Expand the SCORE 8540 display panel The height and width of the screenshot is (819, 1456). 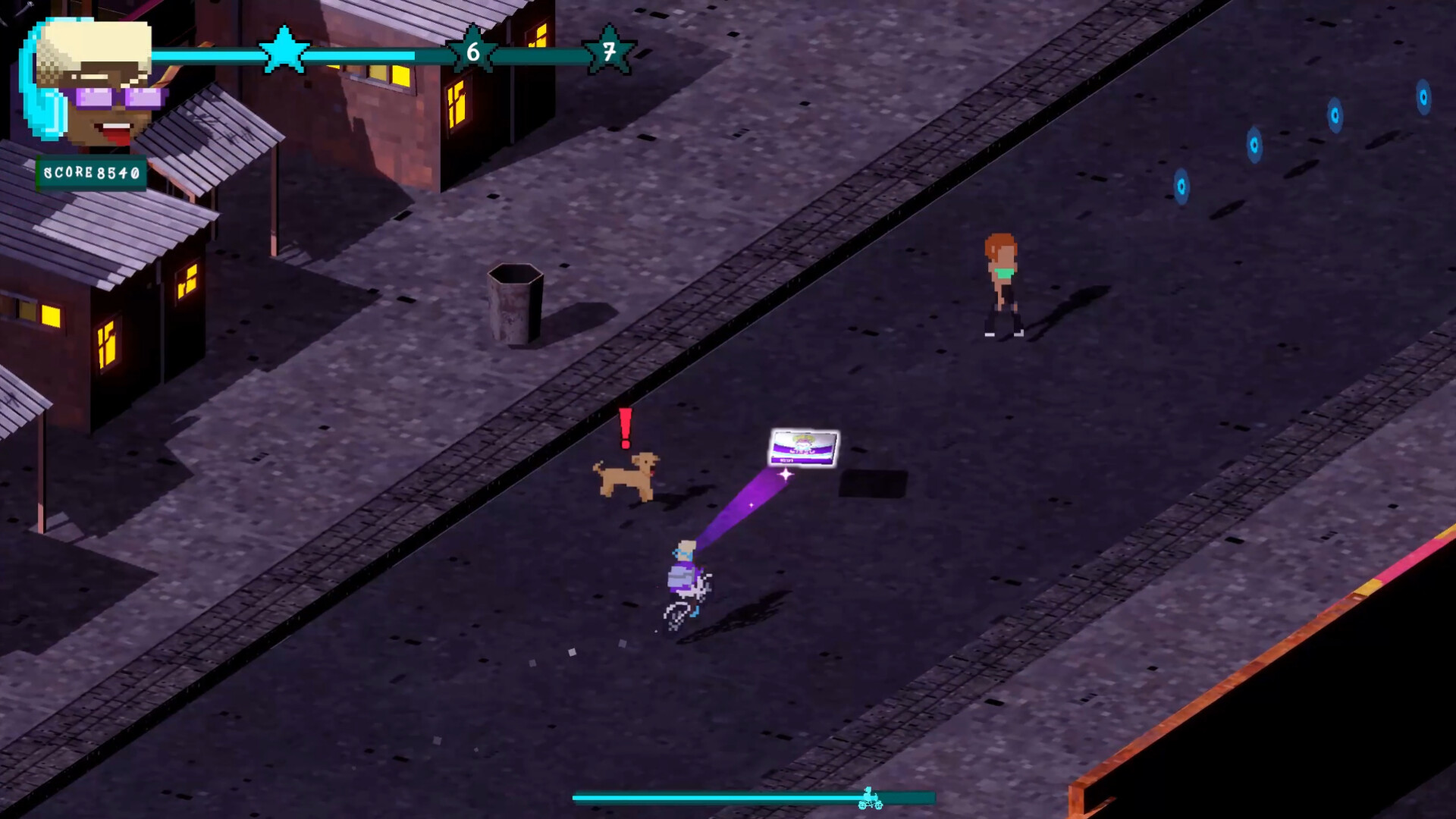point(93,173)
